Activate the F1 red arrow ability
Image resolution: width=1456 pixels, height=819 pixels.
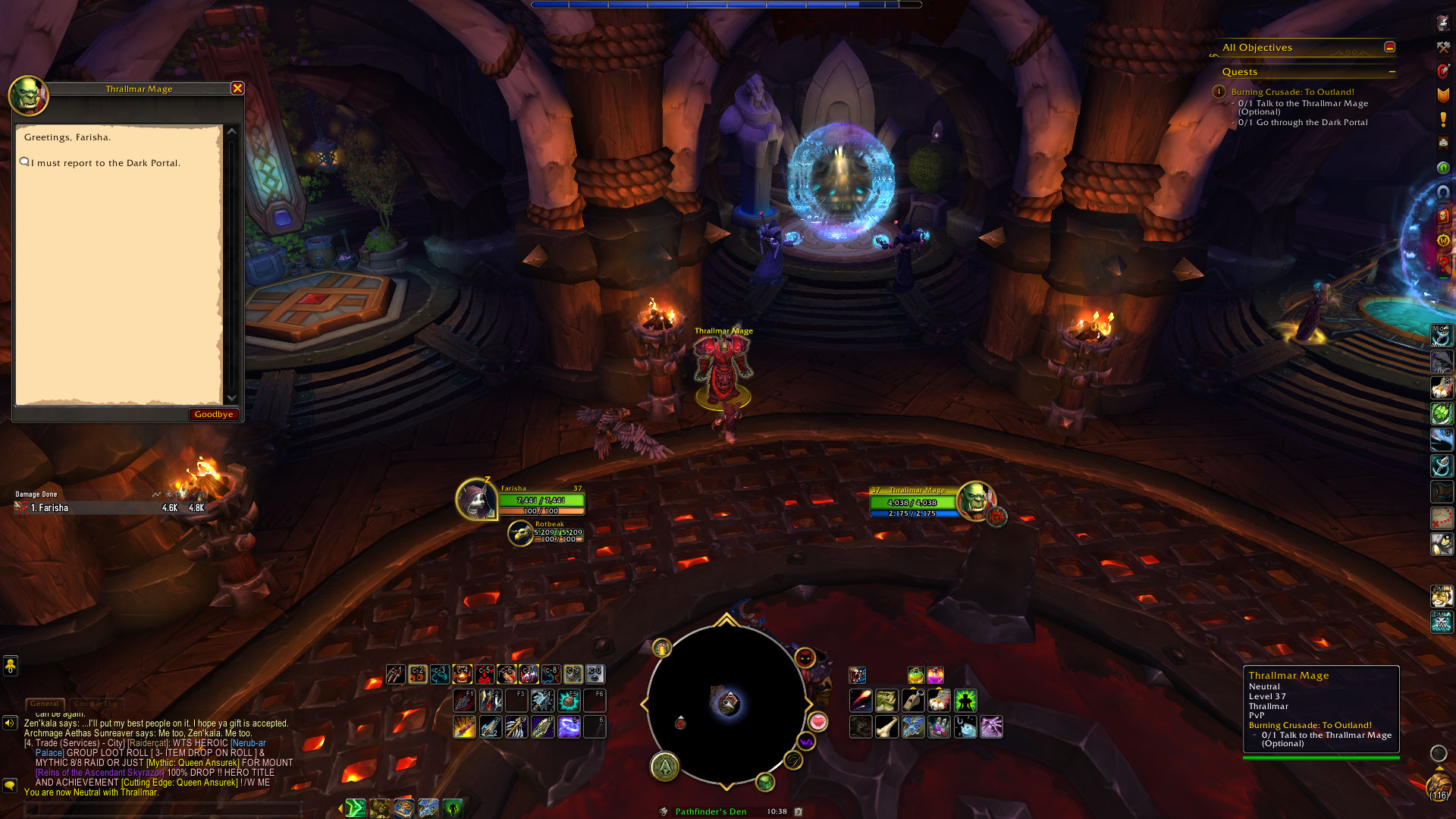464,700
